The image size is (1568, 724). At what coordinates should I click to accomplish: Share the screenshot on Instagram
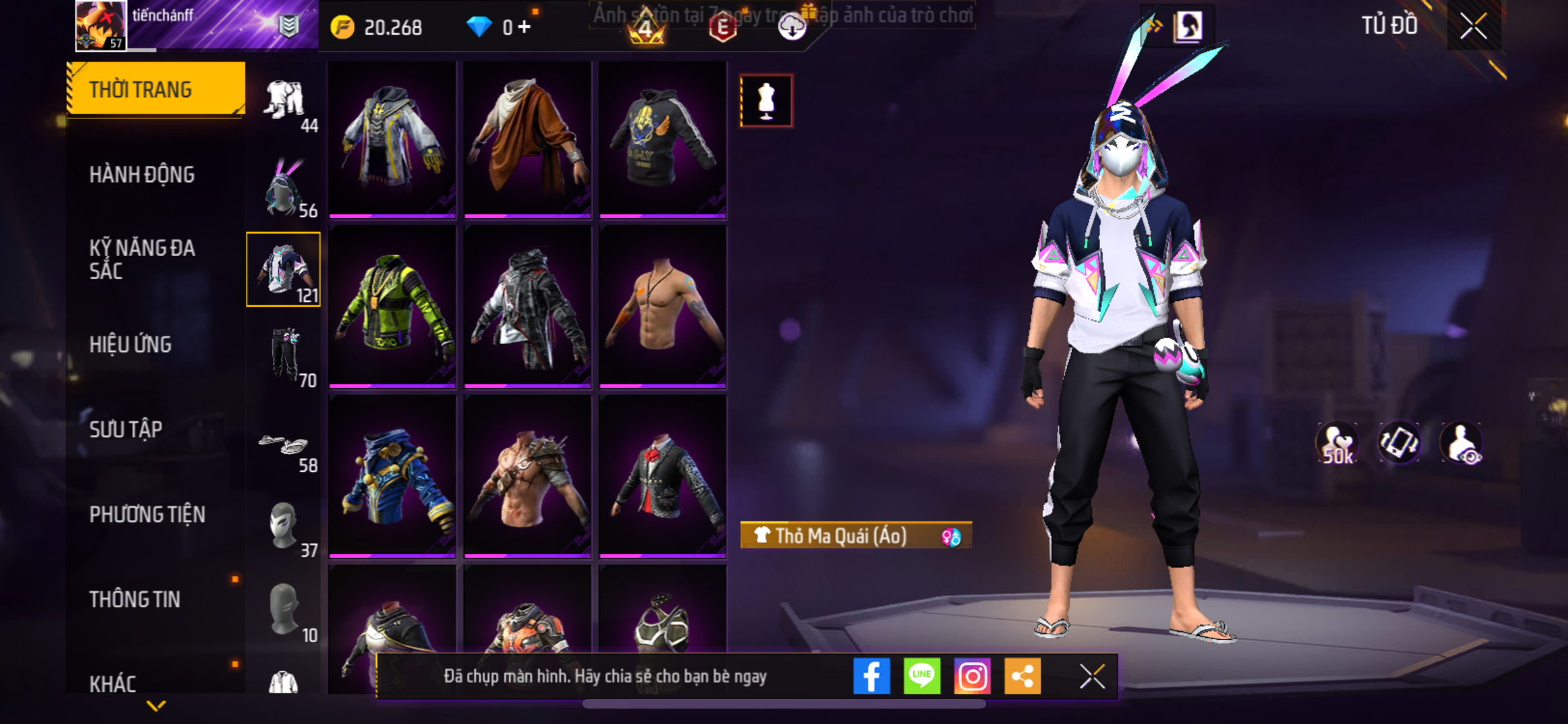coord(972,676)
